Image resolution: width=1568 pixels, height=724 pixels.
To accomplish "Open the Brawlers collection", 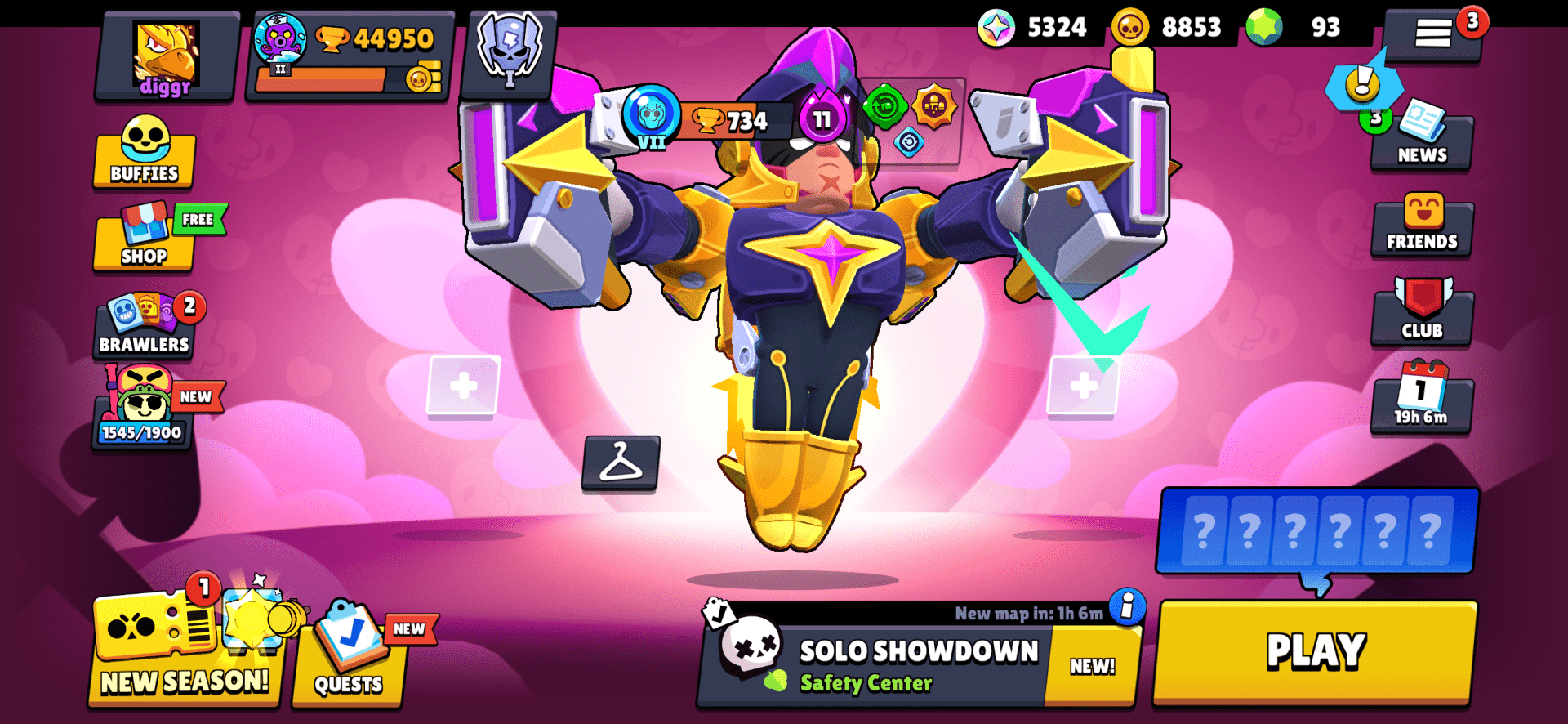I will tap(144, 328).
